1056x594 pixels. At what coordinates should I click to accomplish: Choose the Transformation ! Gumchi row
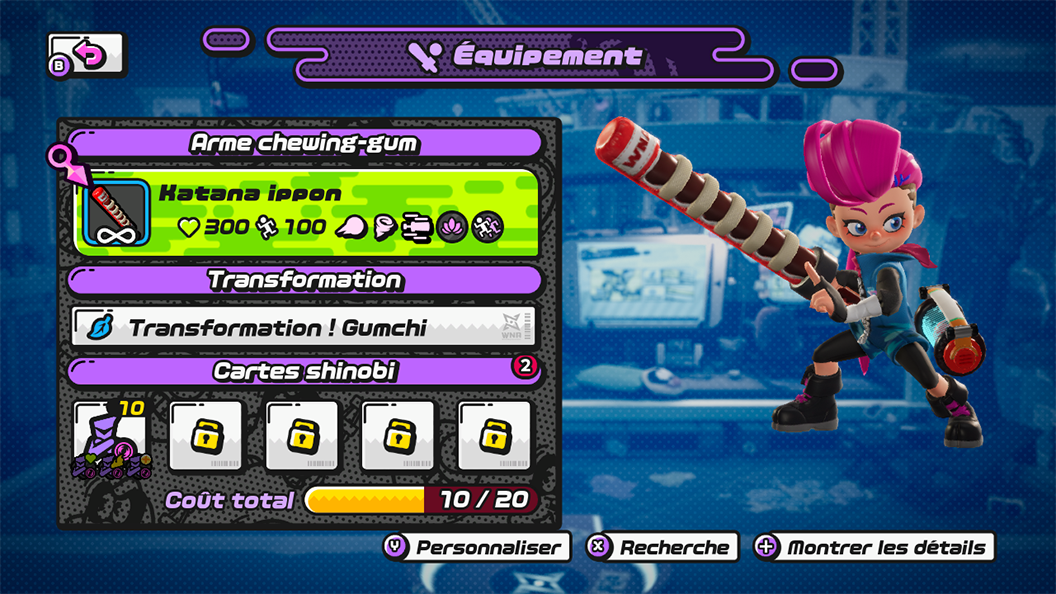coord(304,327)
